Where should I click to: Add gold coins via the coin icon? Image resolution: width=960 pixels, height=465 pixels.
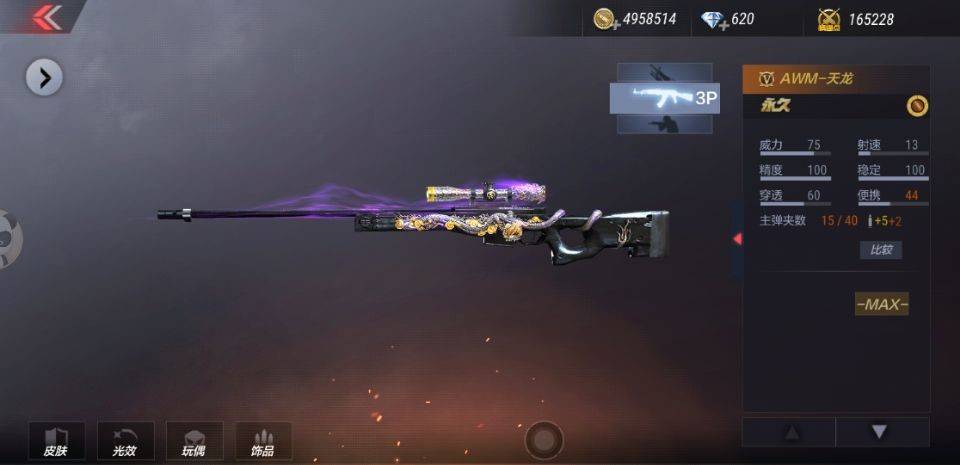click(x=604, y=19)
